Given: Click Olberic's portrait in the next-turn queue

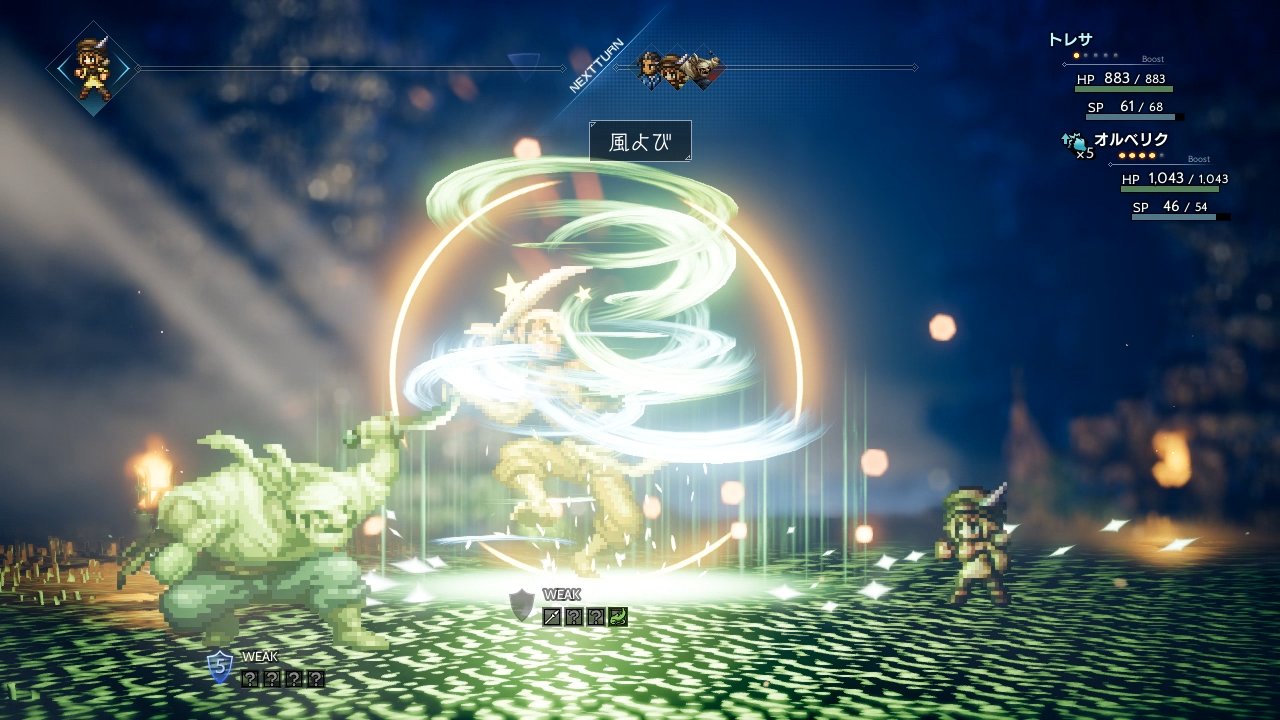Looking at the screenshot, I should tap(650, 68).
